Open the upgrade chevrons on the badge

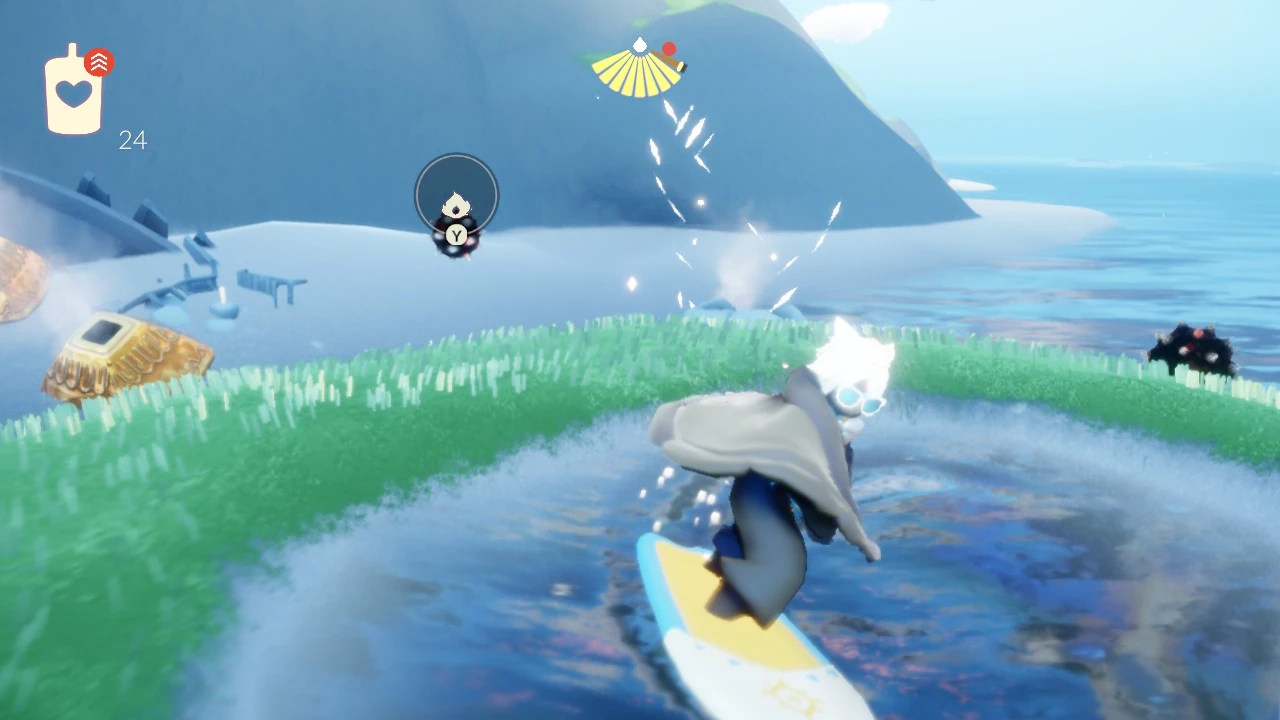[101, 62]
